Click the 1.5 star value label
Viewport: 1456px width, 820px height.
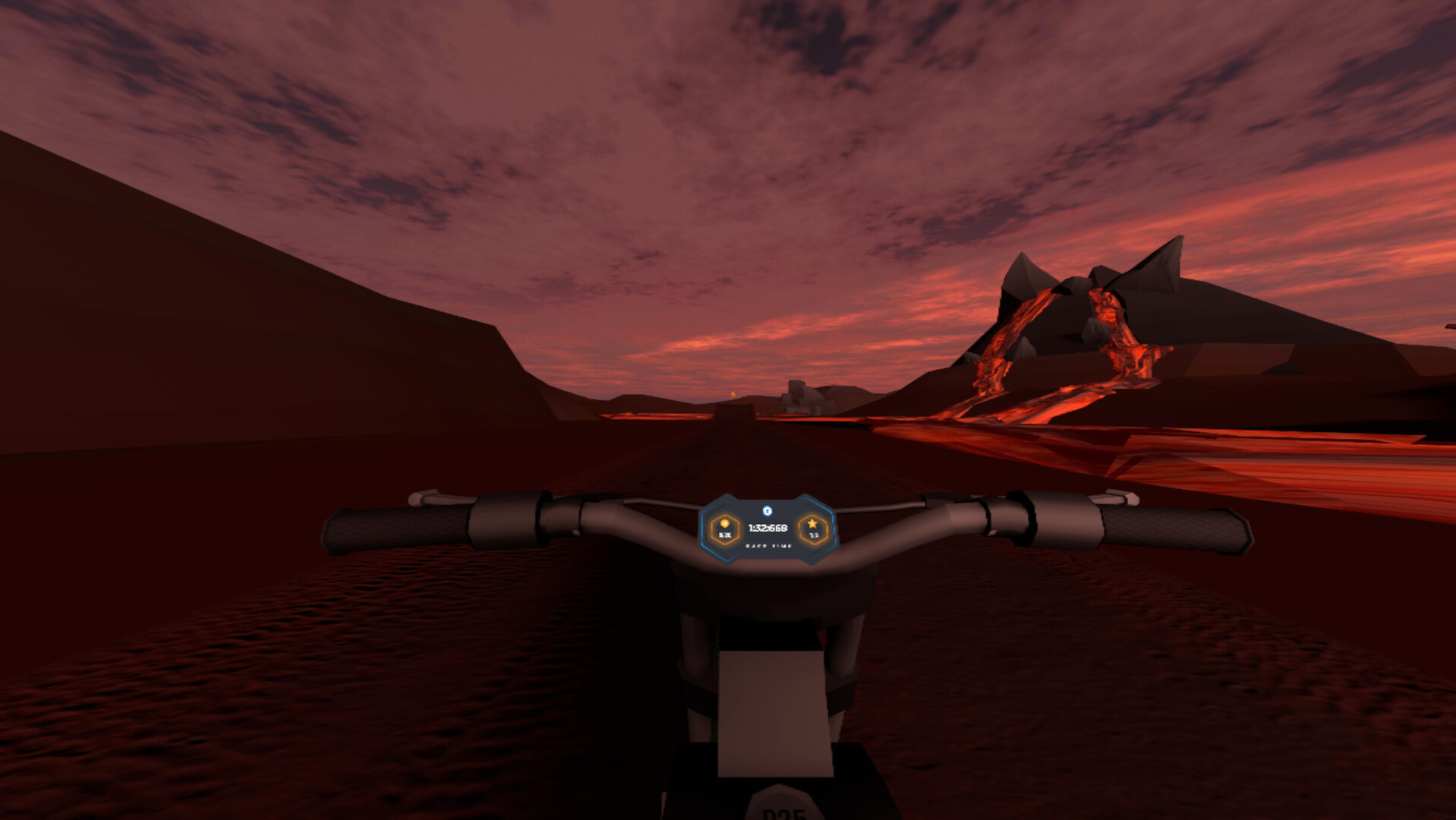tap(814, 535)
